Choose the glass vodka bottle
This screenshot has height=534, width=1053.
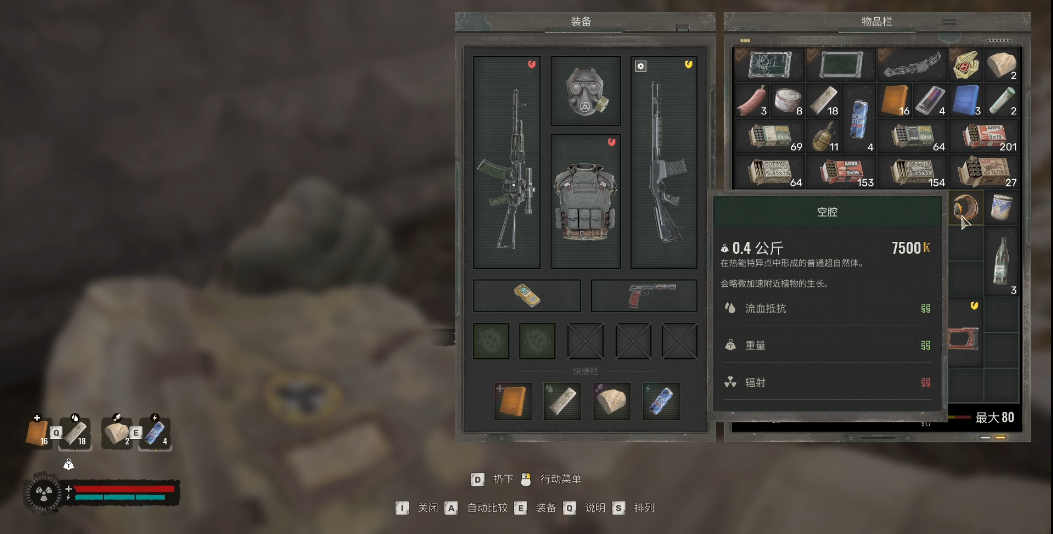click(x=1002, y=261)
